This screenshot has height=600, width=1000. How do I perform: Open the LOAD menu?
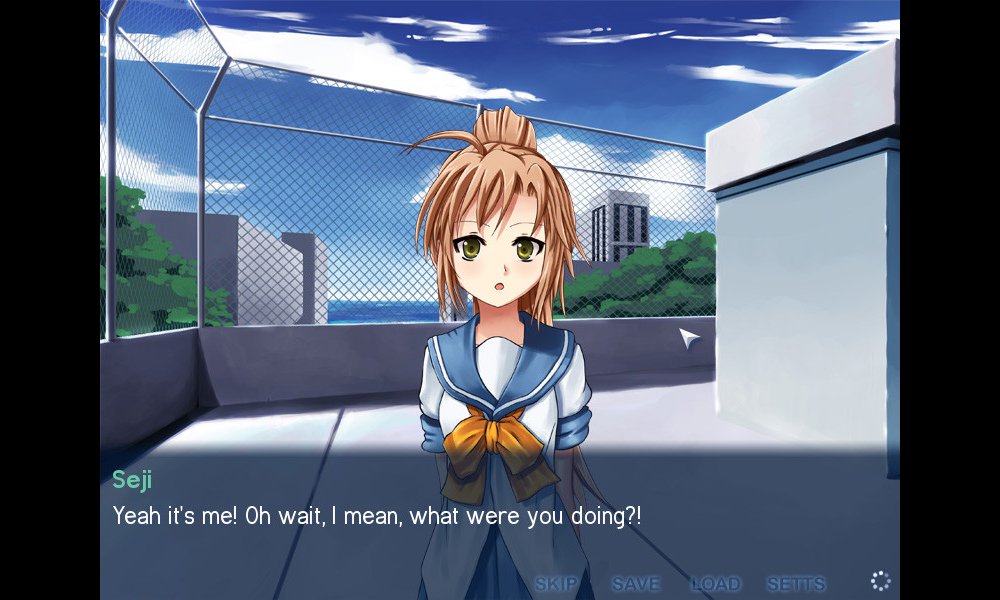715,584
